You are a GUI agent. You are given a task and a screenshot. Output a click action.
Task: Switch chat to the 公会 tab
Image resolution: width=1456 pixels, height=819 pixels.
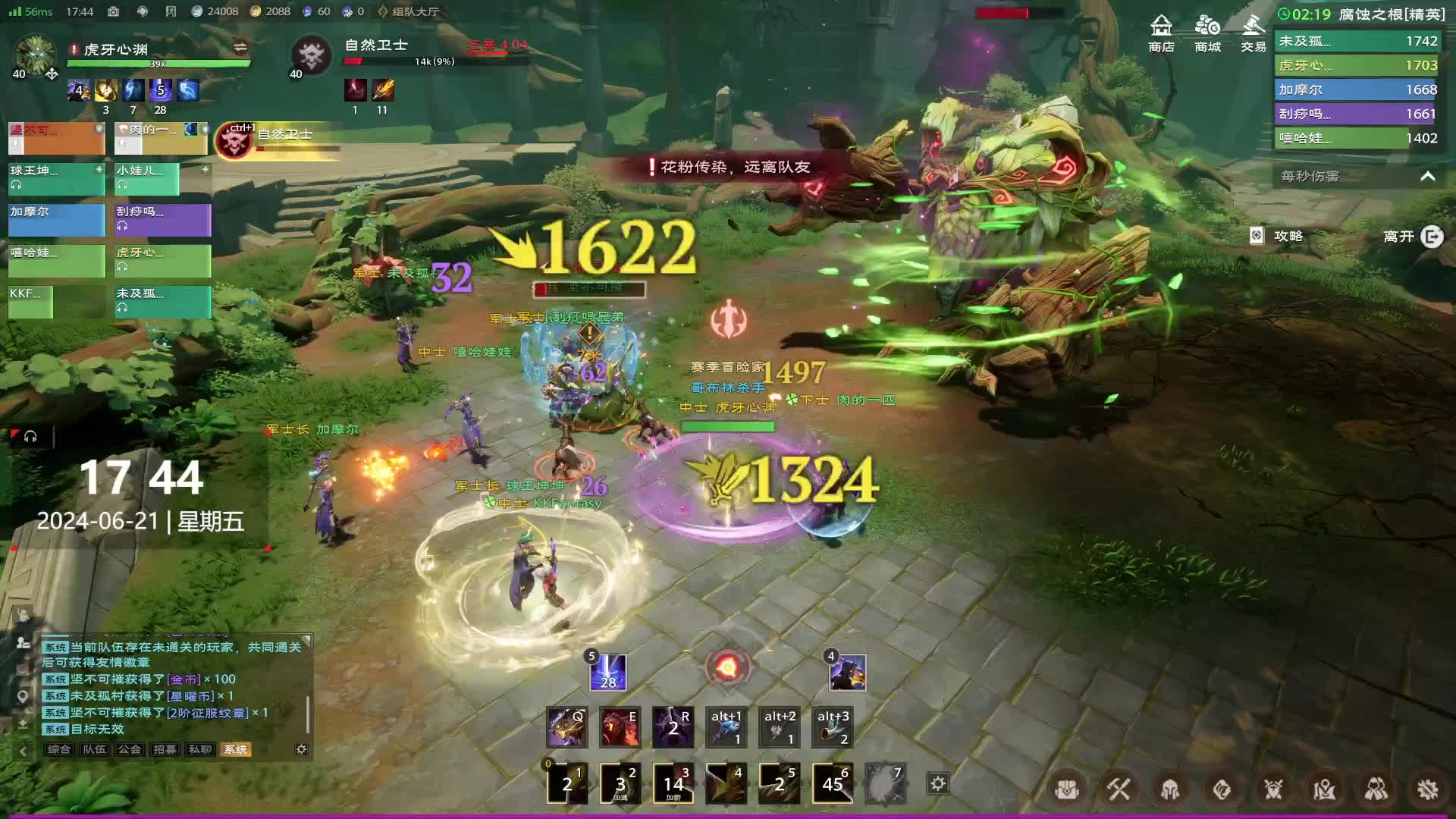click(129, 749)
